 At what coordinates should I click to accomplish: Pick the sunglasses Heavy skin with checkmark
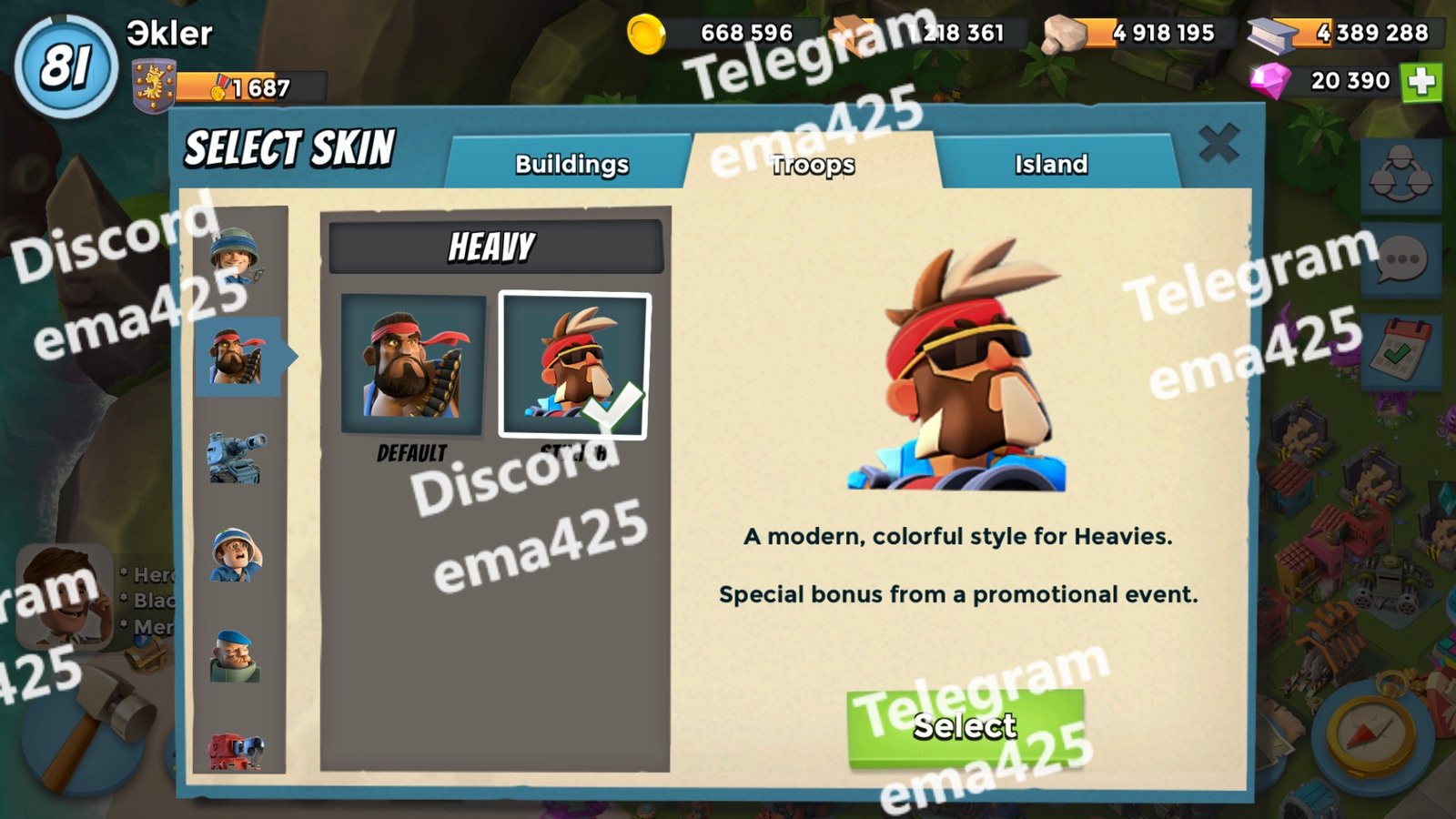[574, 364]
